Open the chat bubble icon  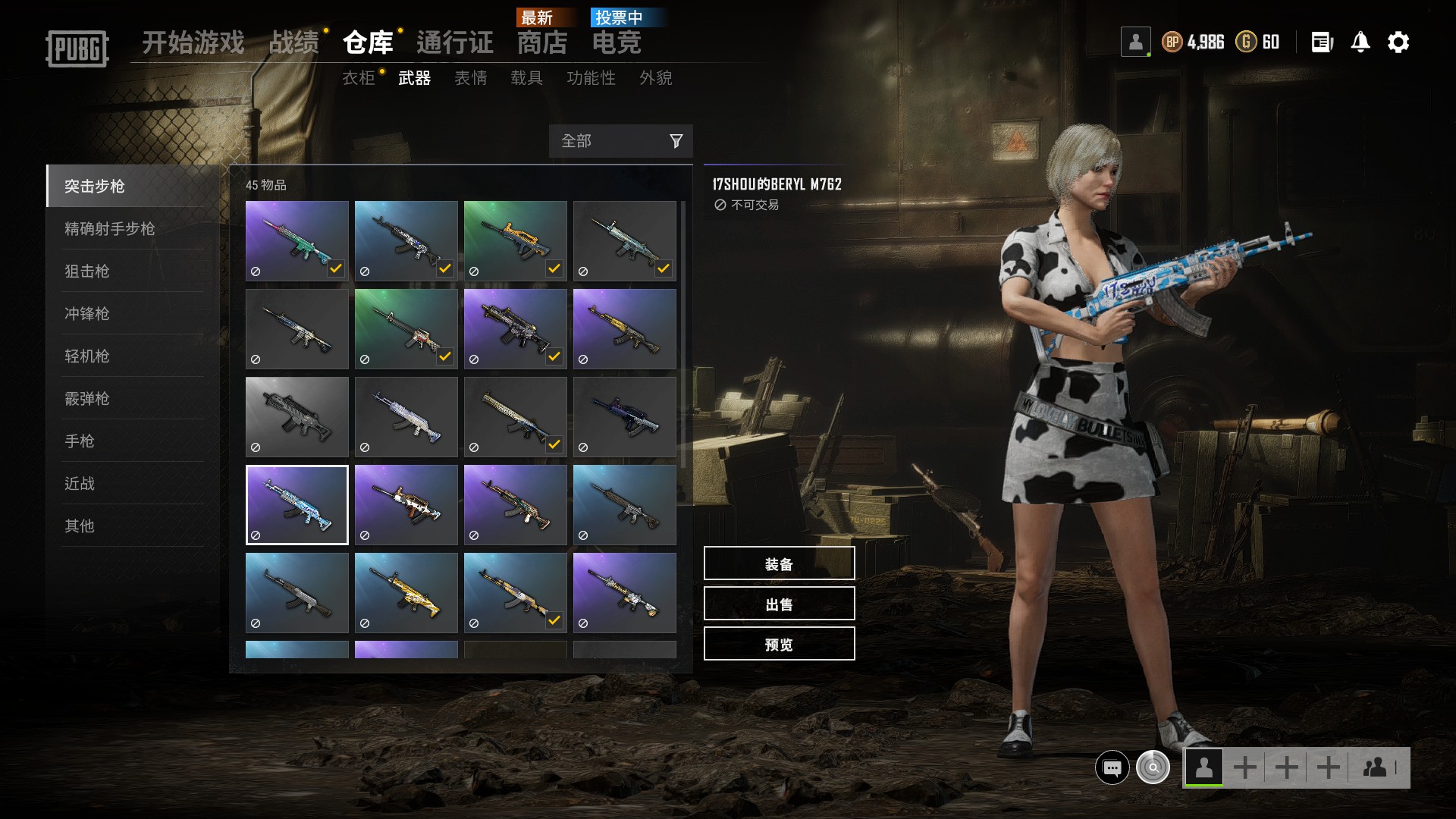[x=1112, y=767]
